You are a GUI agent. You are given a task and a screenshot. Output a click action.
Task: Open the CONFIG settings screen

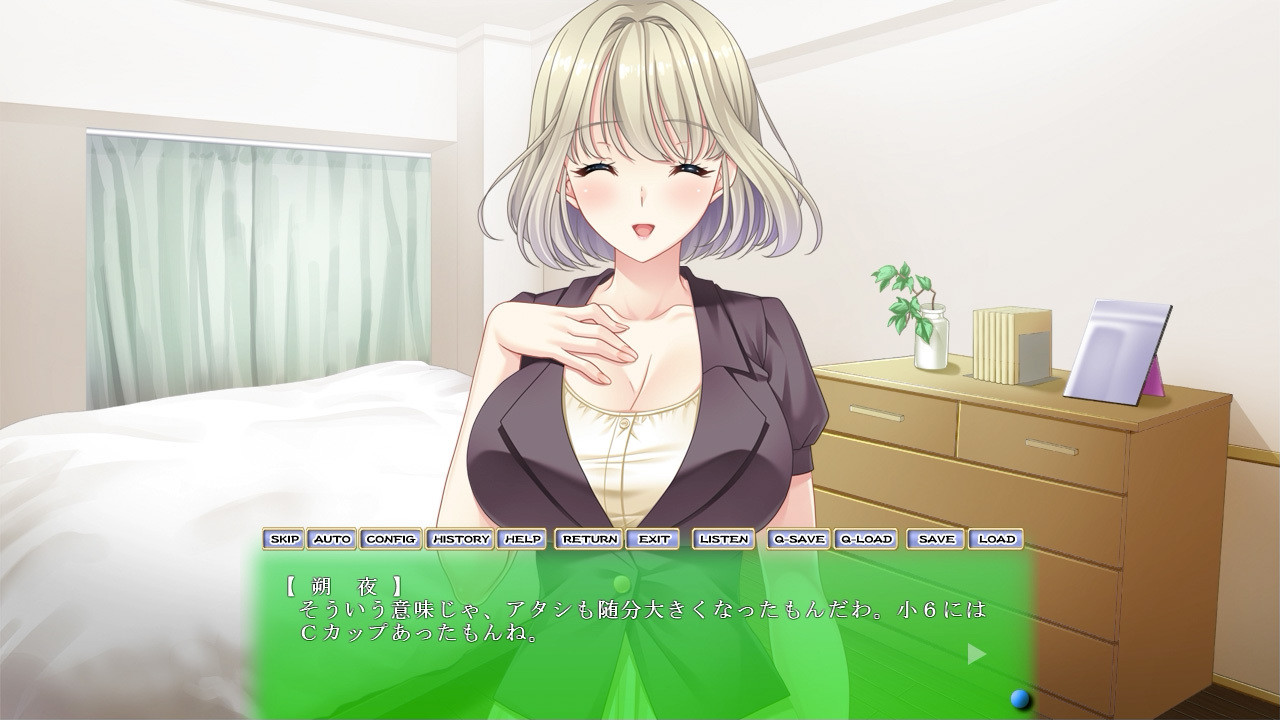(x=392, y=539)
